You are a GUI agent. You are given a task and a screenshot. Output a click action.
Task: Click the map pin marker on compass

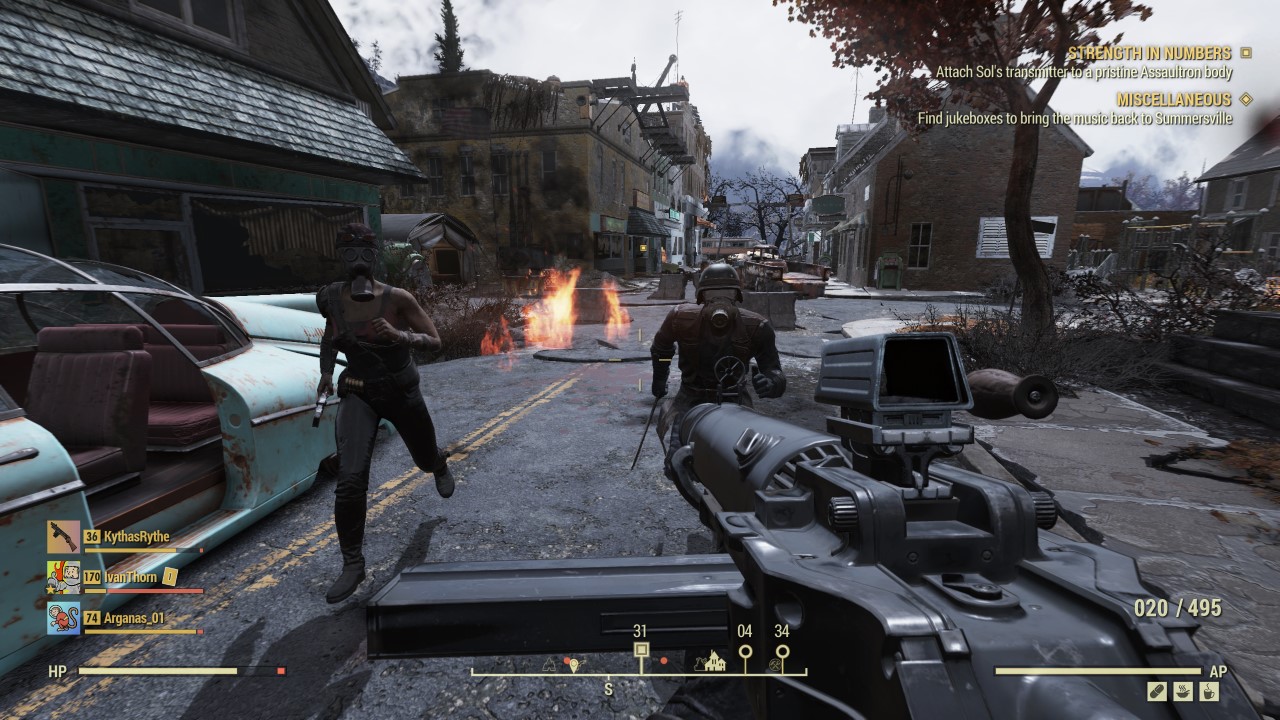tap(573, 663)
